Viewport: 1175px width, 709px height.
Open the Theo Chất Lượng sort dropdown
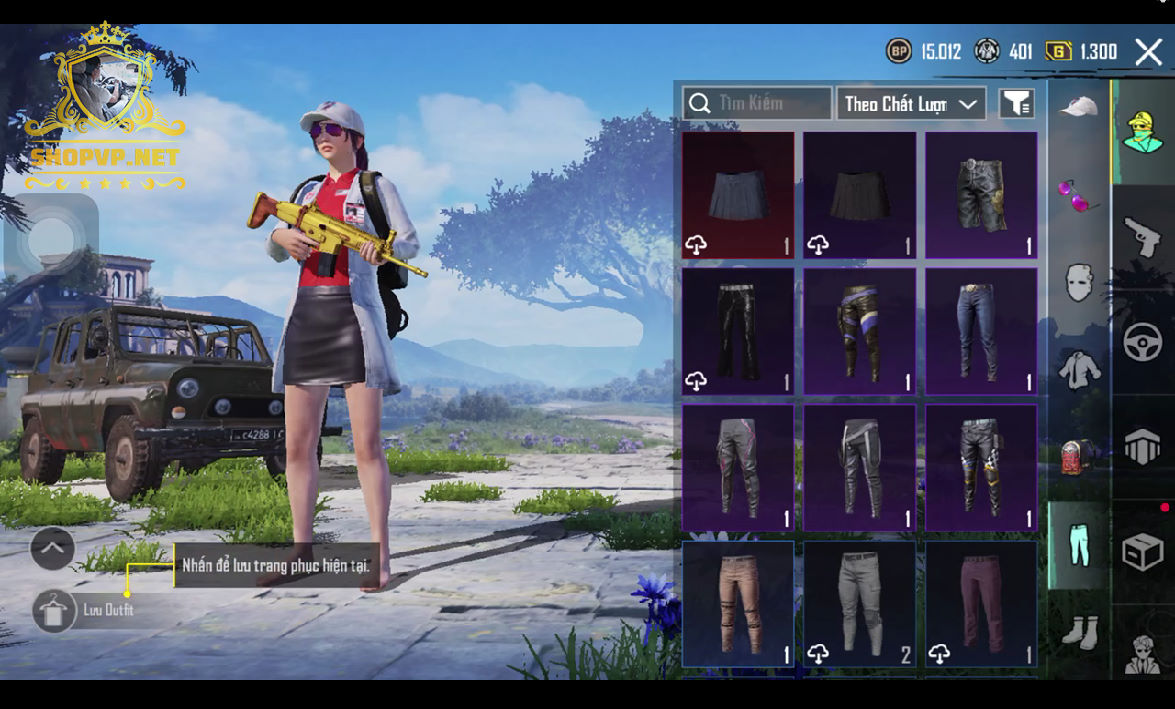point(910,104)
